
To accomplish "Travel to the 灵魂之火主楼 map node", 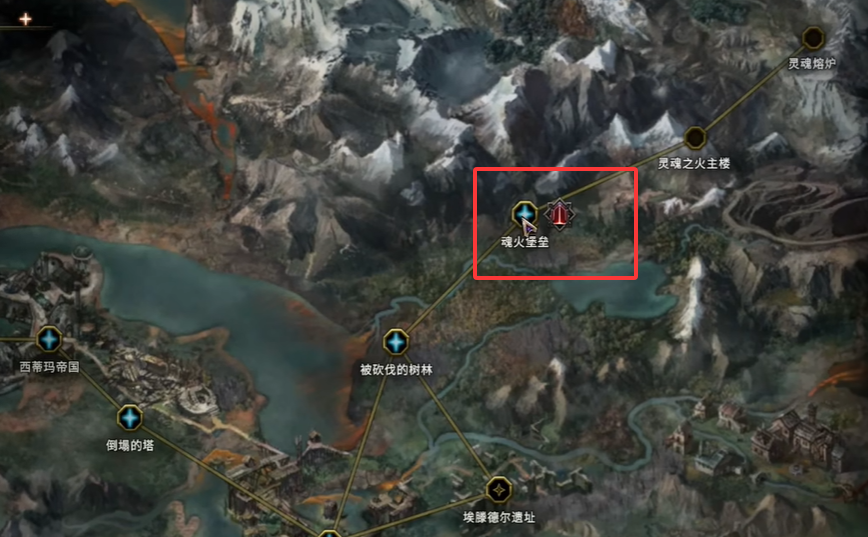I will [x=695, y=138].
